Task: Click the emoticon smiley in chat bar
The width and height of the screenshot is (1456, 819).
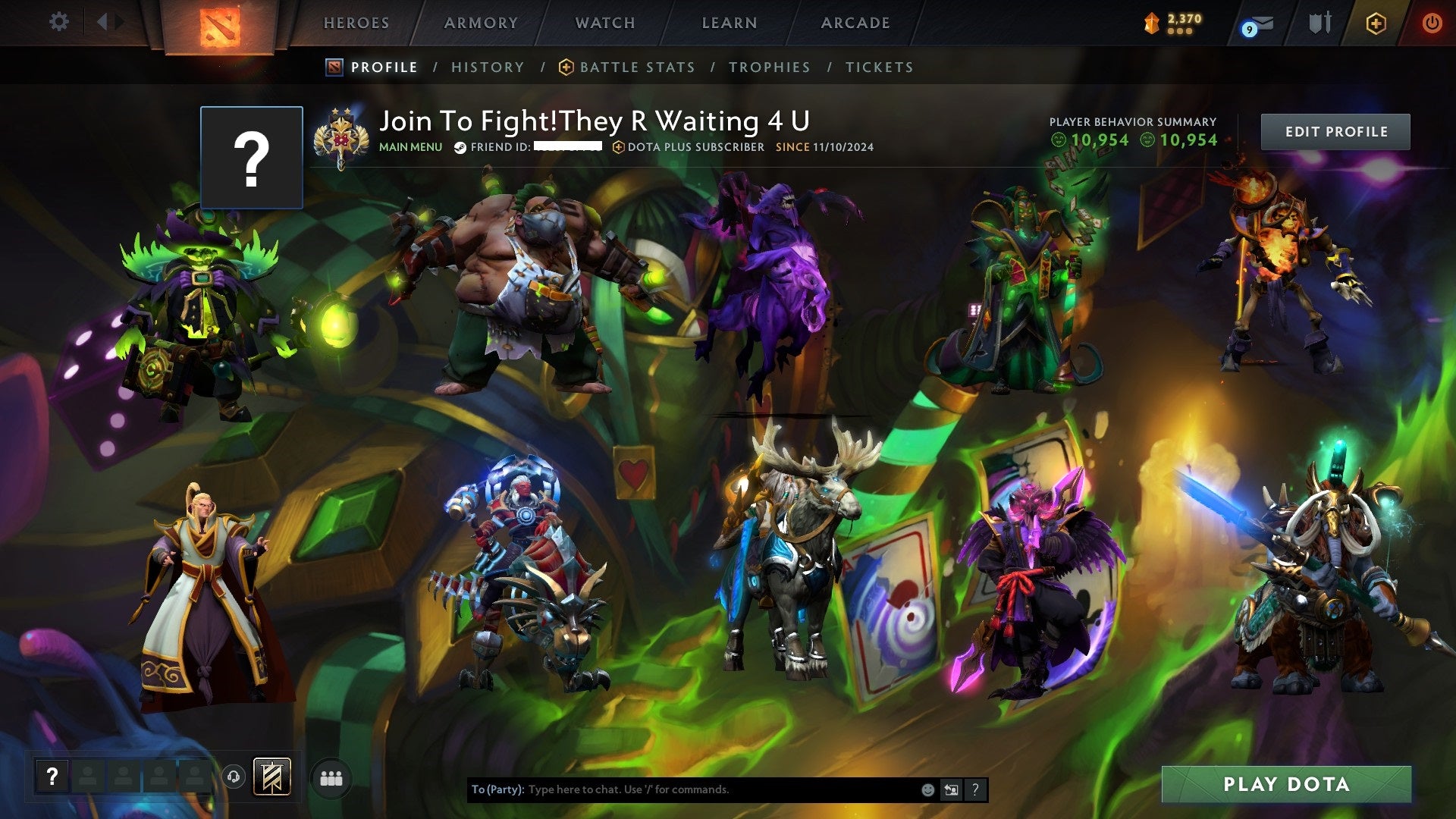Action: [x=928, y=789]
